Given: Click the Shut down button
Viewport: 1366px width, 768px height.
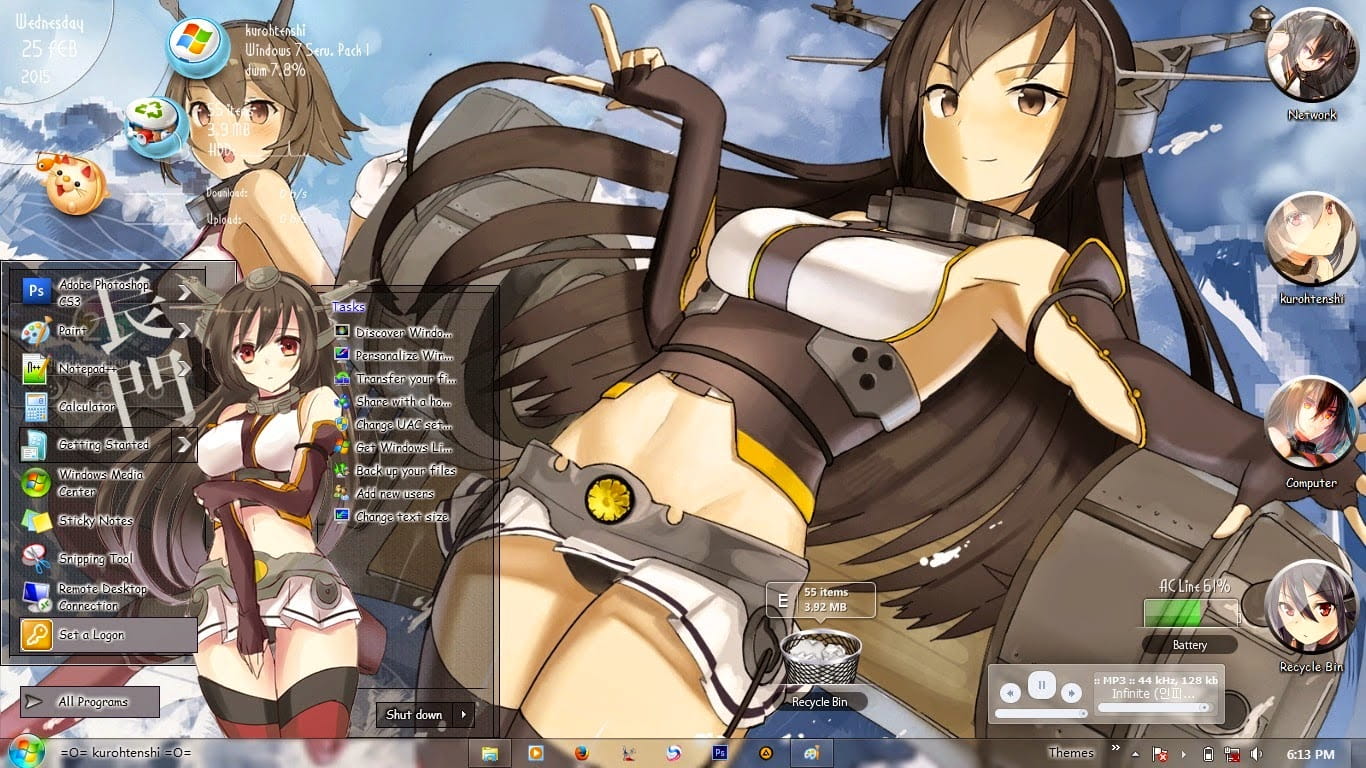Looking at the screenshot, I should click(x=412, y=714).
